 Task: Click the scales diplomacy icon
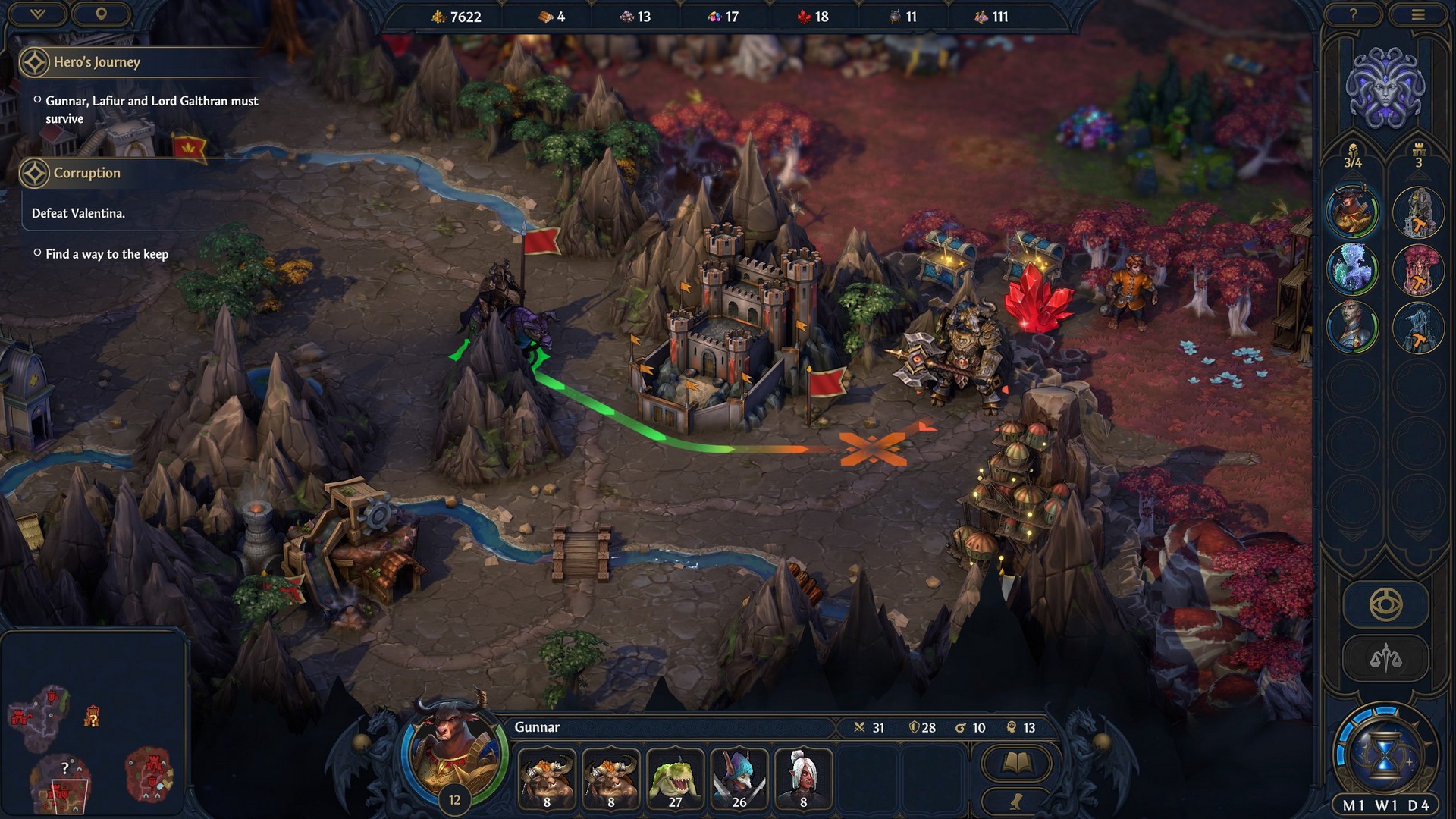[1385, 657]
